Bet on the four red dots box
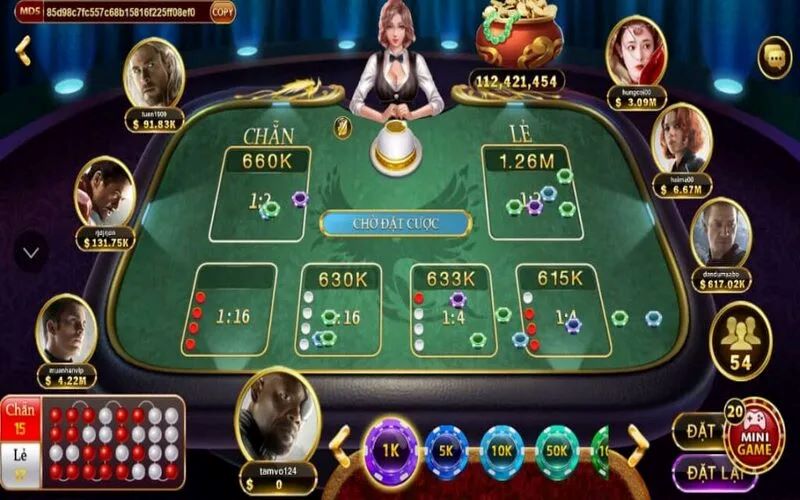 [235, 310]
